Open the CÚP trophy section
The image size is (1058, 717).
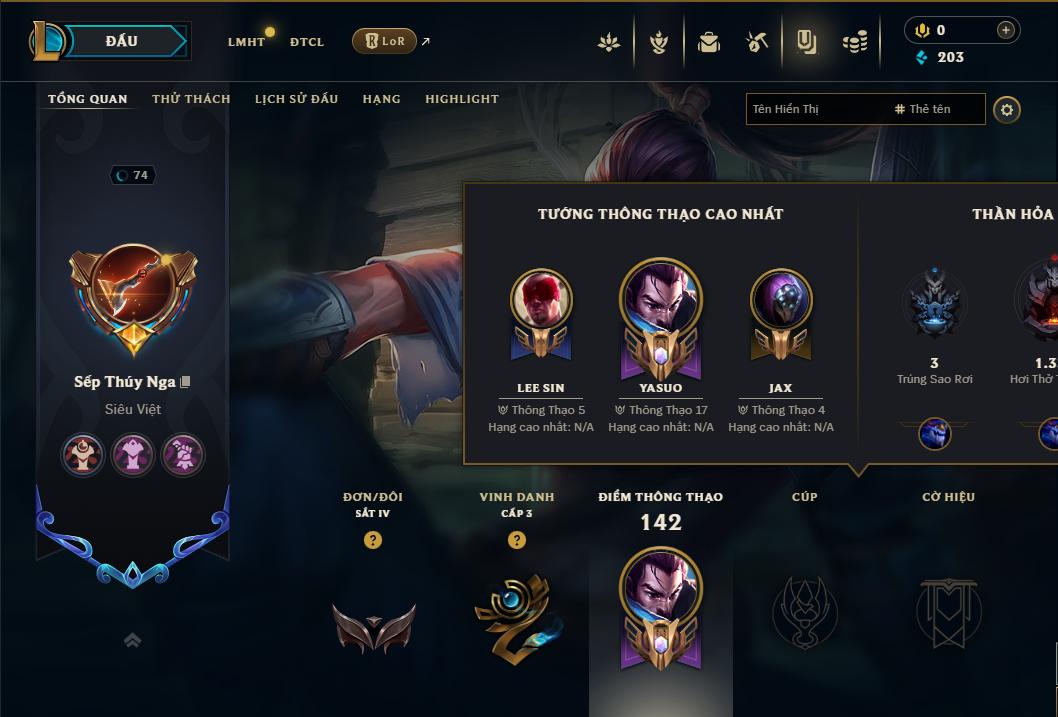pyautogui.click(x=804, y=611)
